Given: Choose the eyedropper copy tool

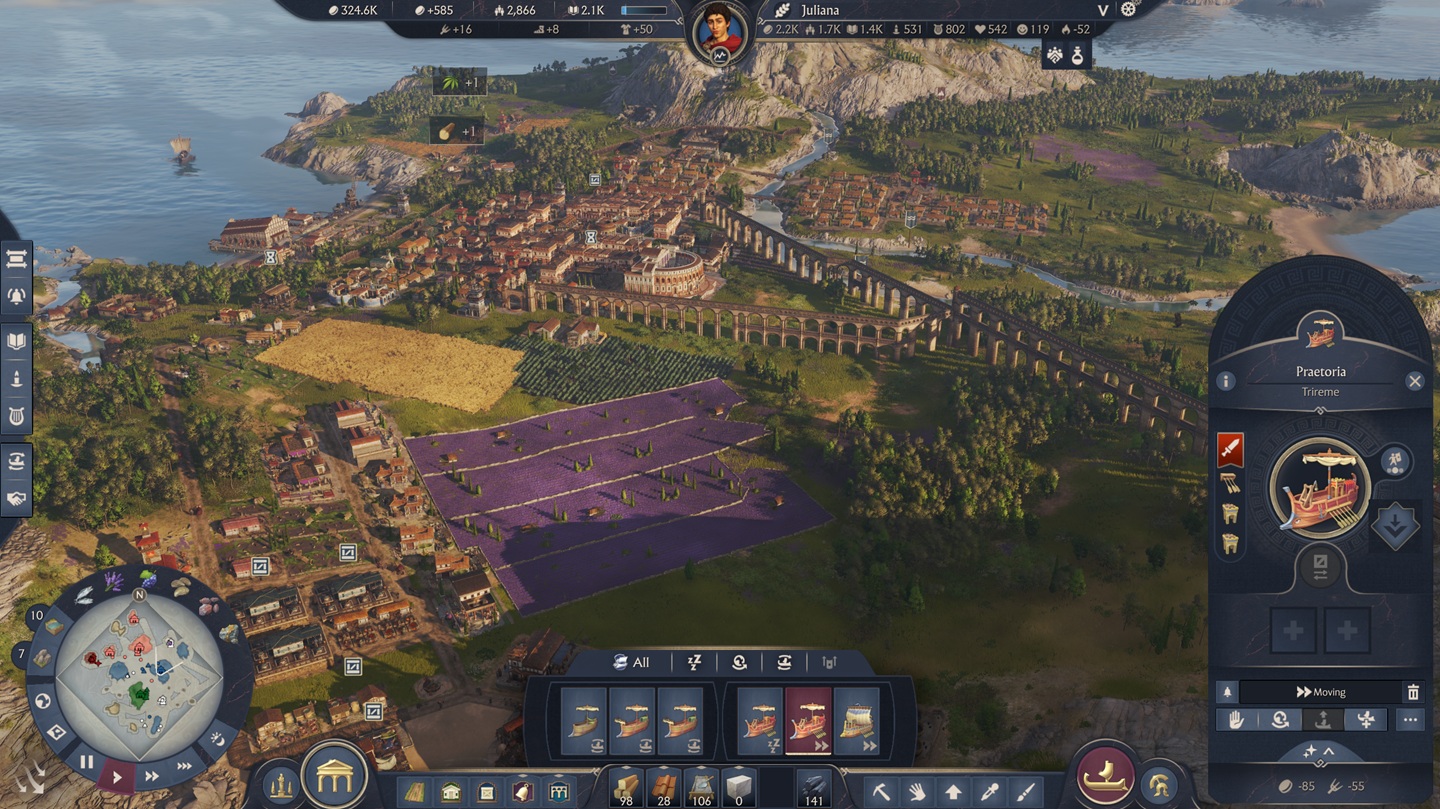Looking at the screenshot, I should [x=989, y=792].
